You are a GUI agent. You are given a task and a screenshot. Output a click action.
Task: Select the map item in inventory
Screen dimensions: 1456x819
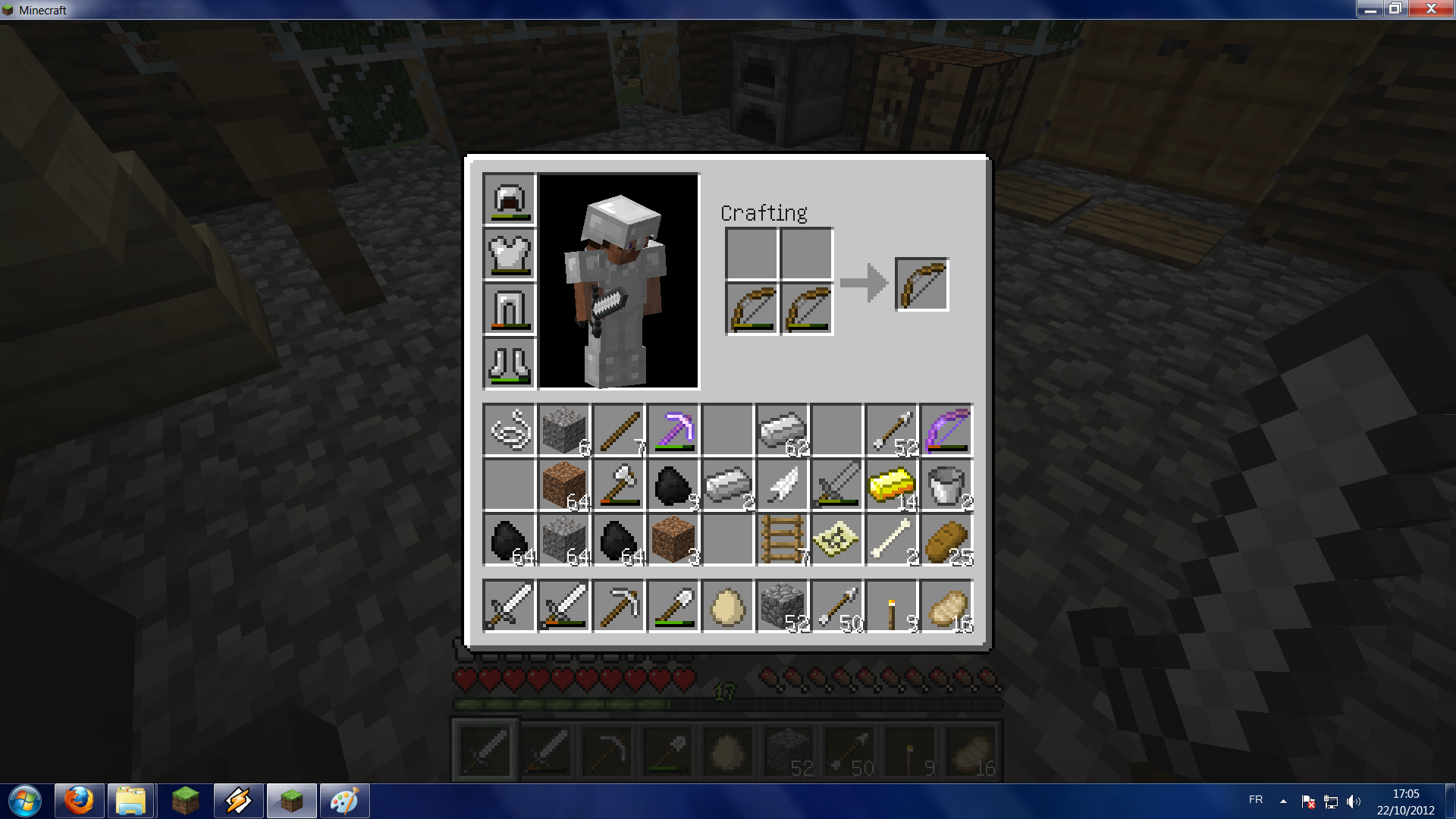(836, 539)
